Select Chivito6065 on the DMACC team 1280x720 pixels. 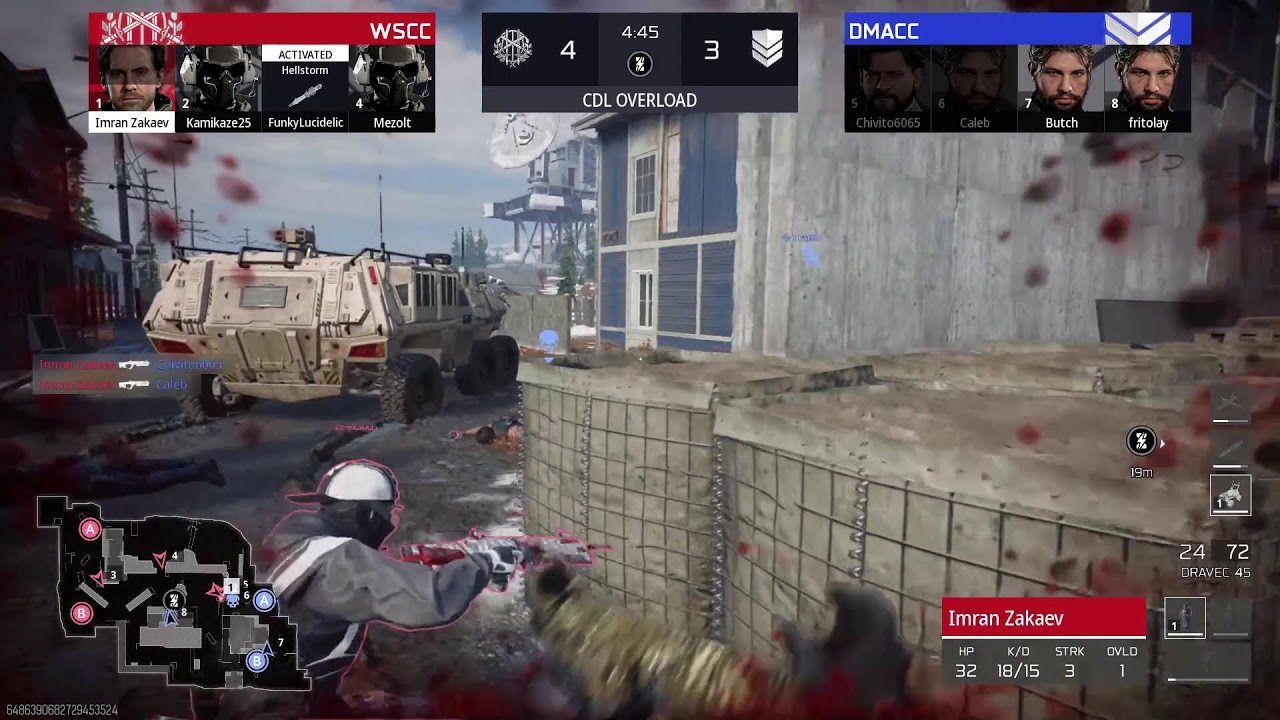coord(887,80)
